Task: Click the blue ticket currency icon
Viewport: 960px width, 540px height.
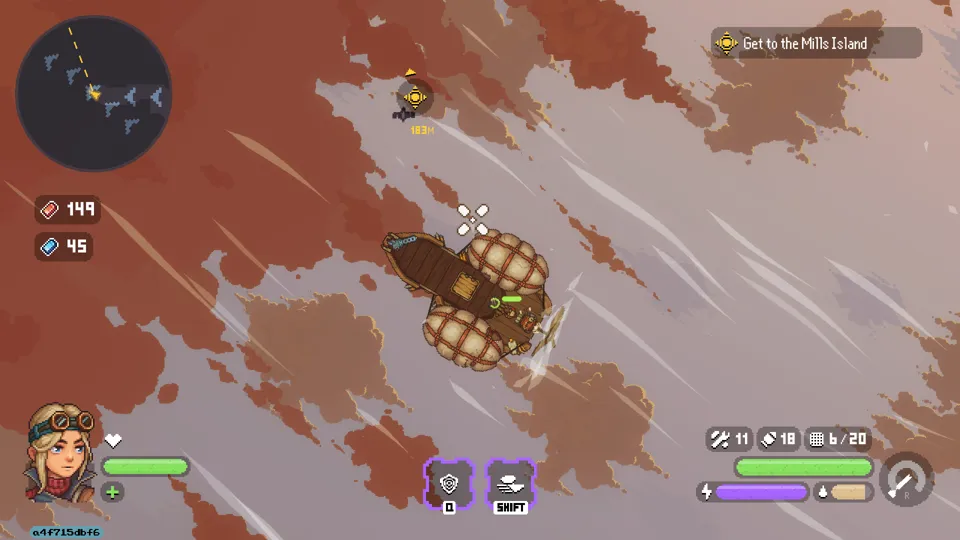Action: 49,246
